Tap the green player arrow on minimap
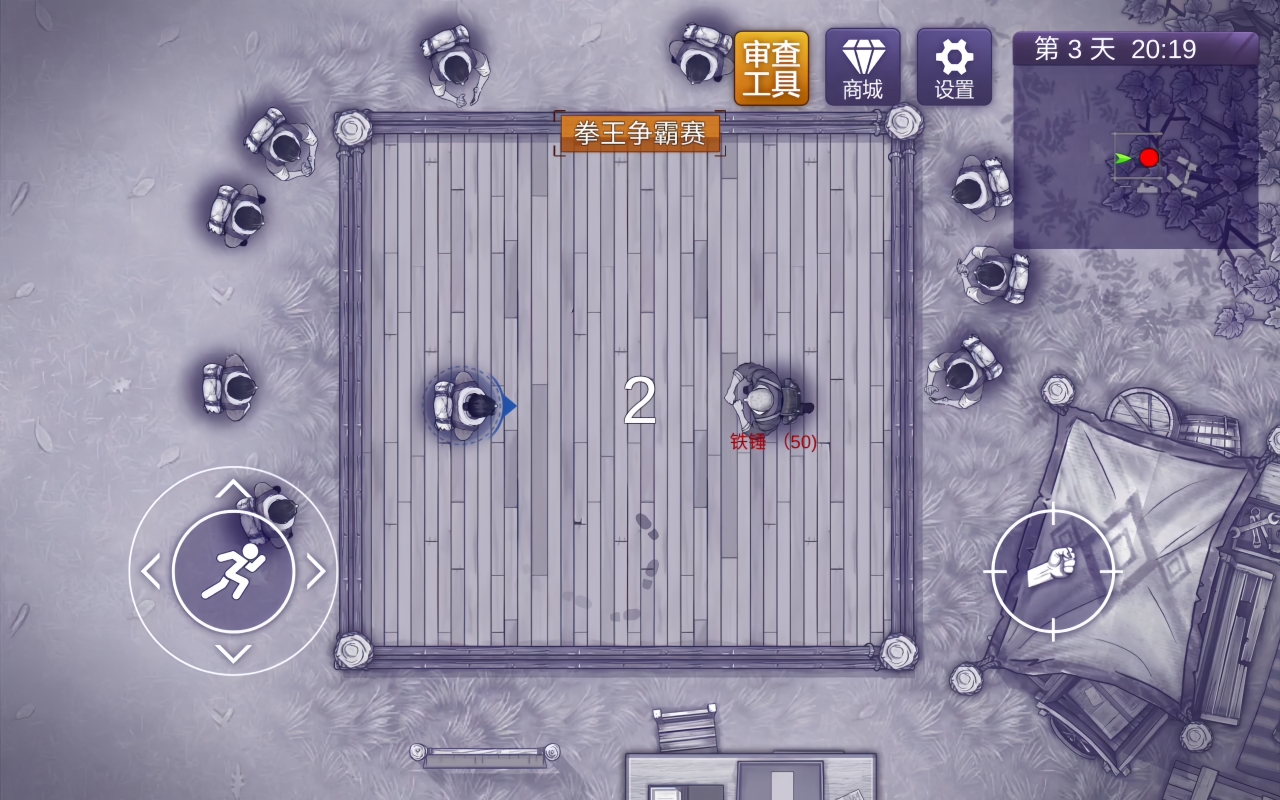Image resolution: width=1280 pixels, height=800 pixels. click(1122, 156)
